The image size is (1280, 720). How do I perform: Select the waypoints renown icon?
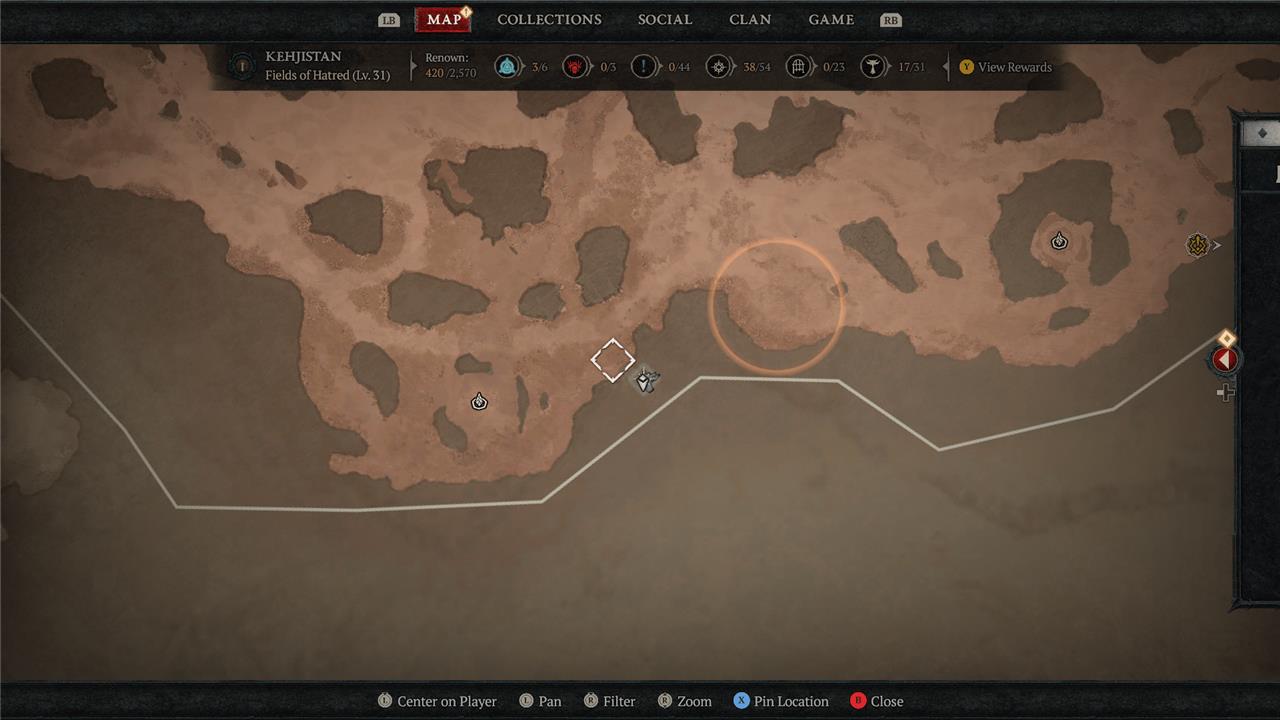[508, 67]
